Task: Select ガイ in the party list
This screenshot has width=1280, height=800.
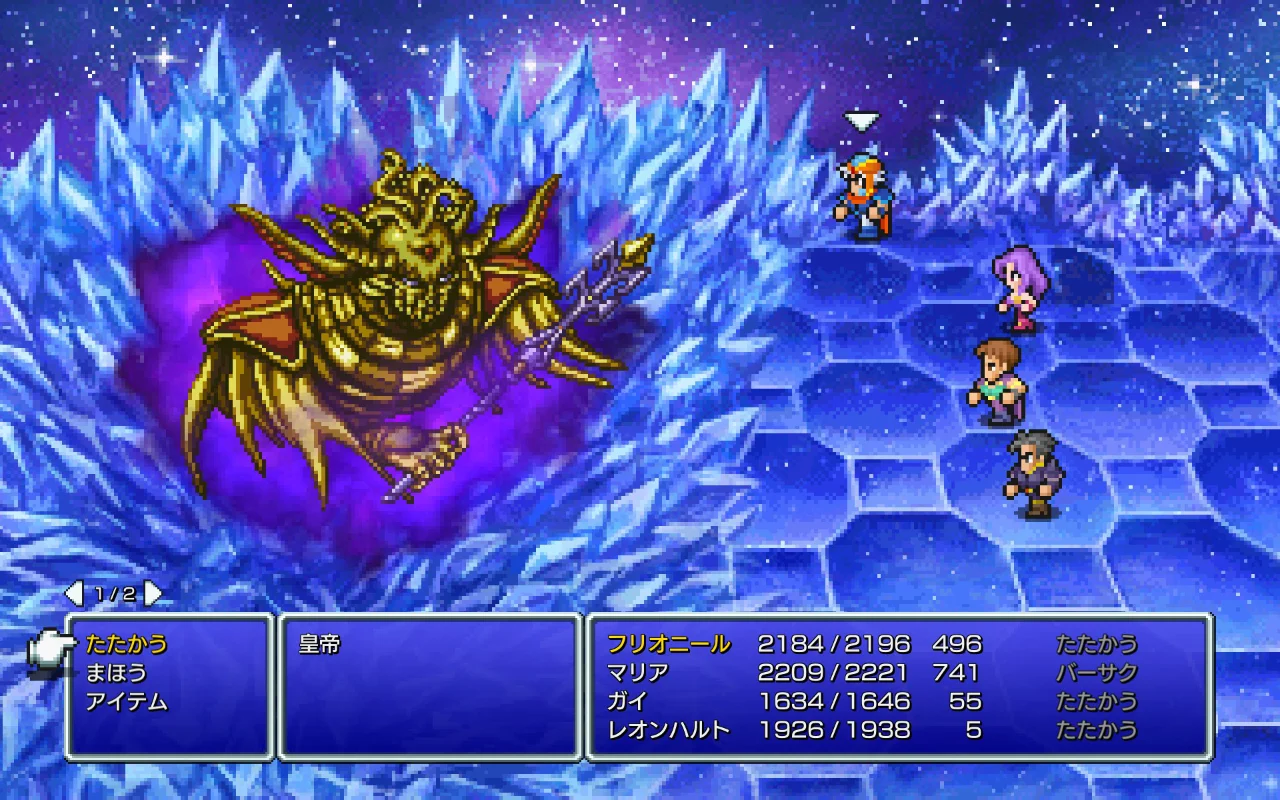Action: point(628,701)
